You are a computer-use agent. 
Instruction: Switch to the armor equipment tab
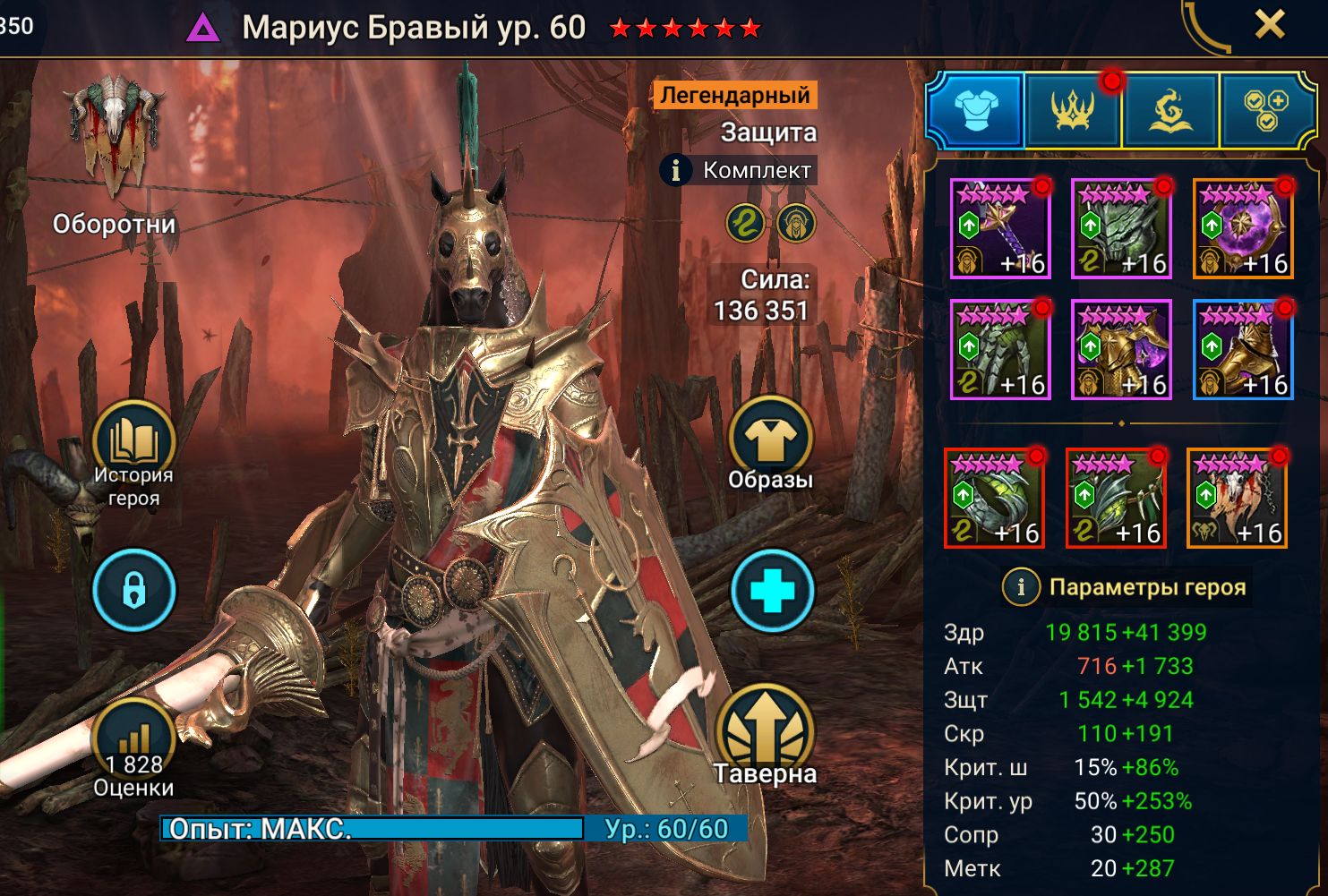[975, 110]
